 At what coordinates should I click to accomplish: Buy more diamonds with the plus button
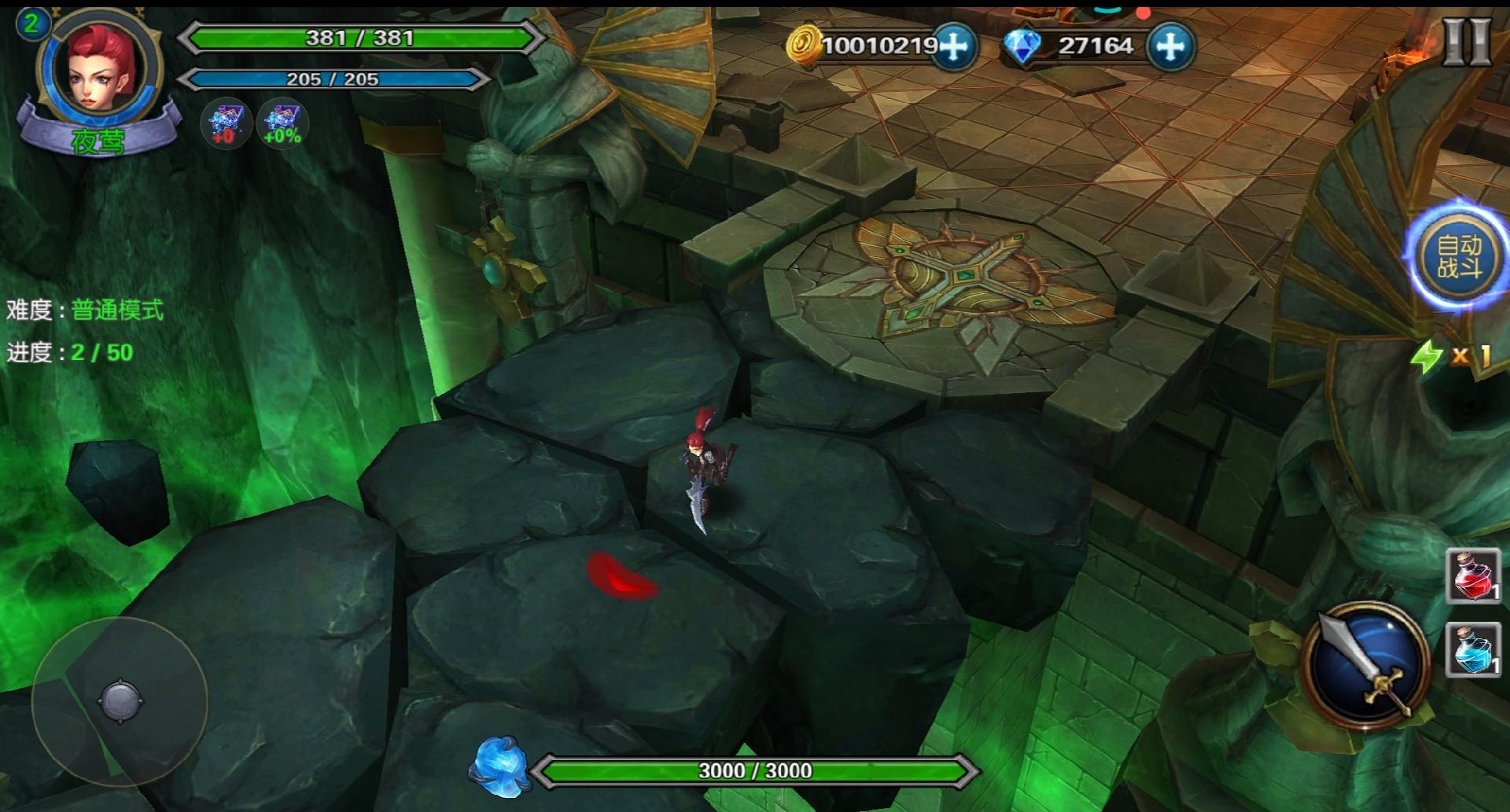1170,46
